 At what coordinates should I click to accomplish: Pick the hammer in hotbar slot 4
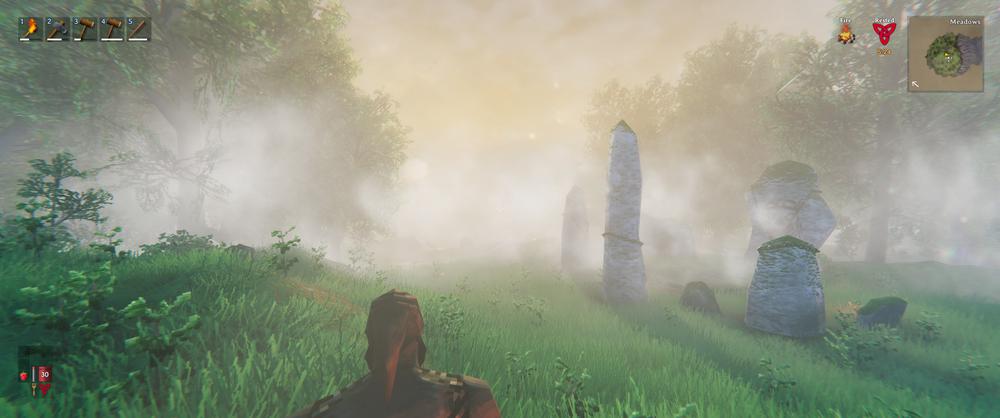pyautogui.click(x=111, y=28)
